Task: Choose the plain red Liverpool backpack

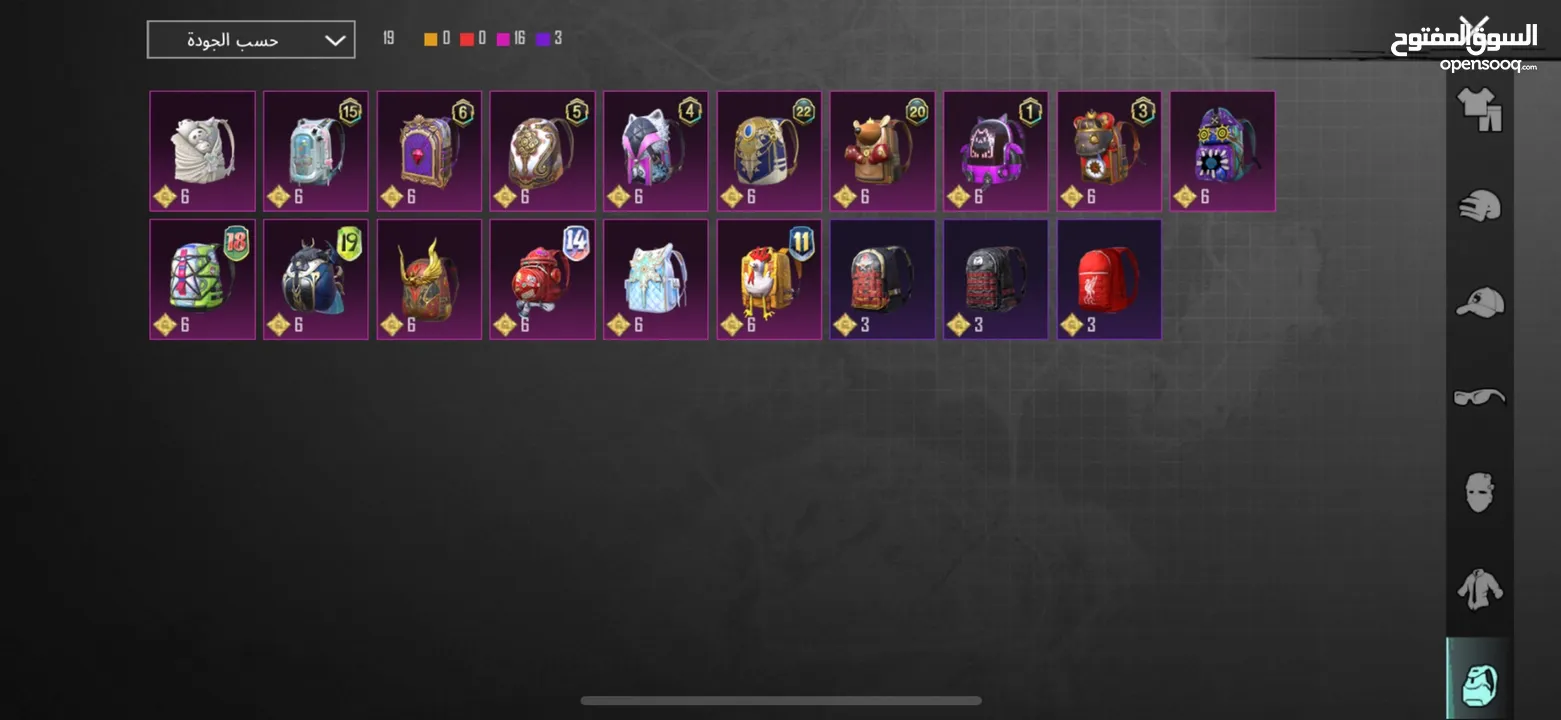Action: pos(1109,280)
